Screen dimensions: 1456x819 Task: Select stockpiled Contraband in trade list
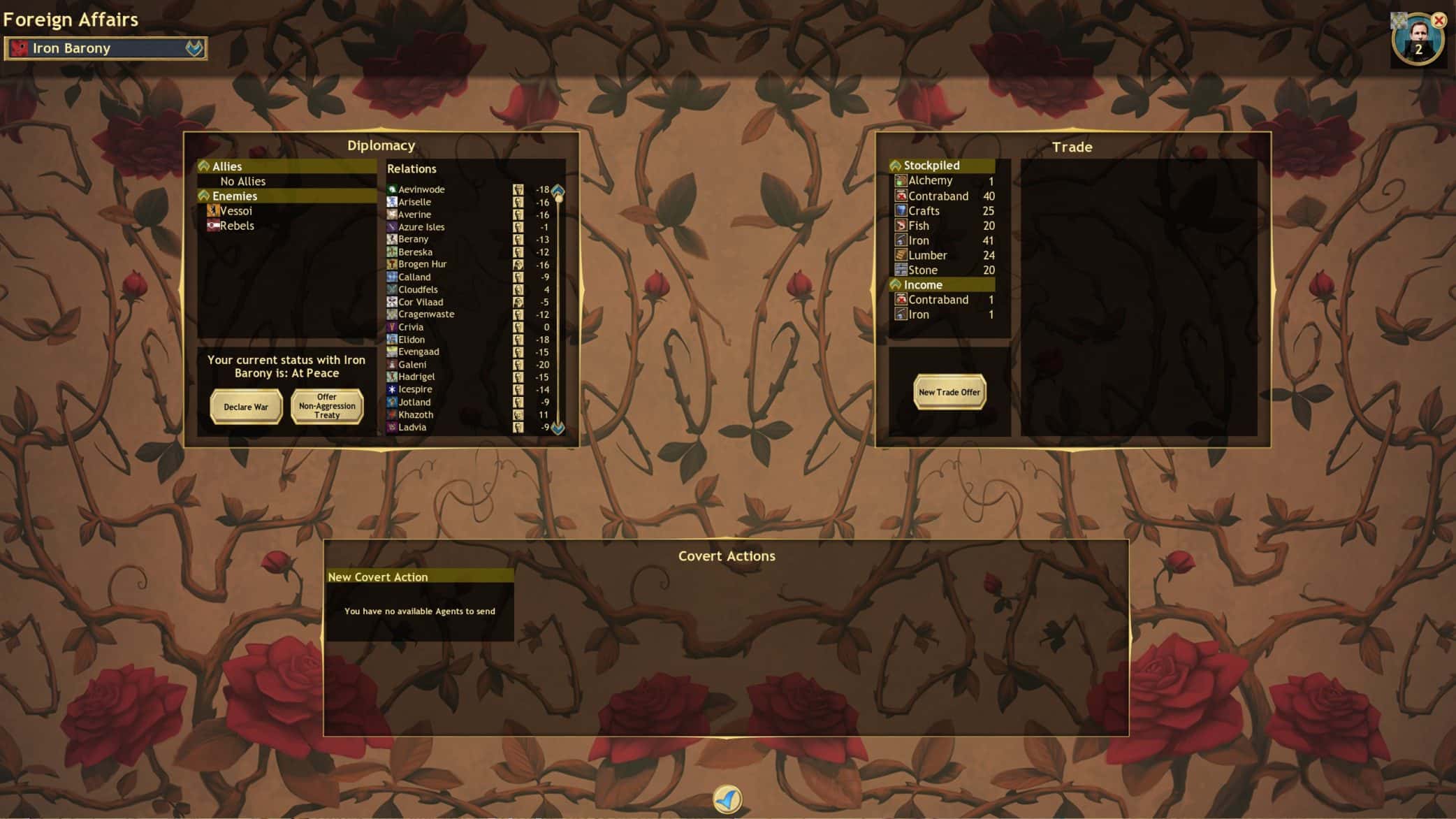click(938, 196)
